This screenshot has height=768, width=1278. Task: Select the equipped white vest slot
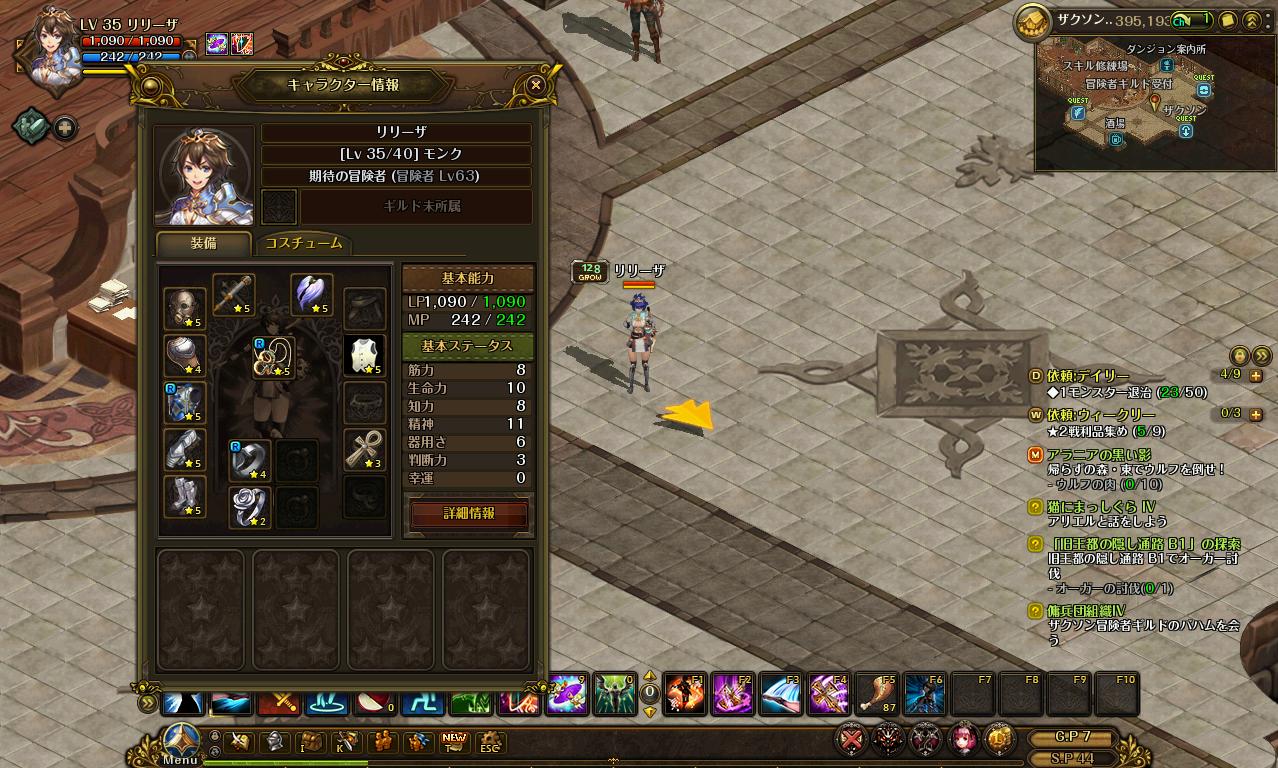tap(364, 355)
